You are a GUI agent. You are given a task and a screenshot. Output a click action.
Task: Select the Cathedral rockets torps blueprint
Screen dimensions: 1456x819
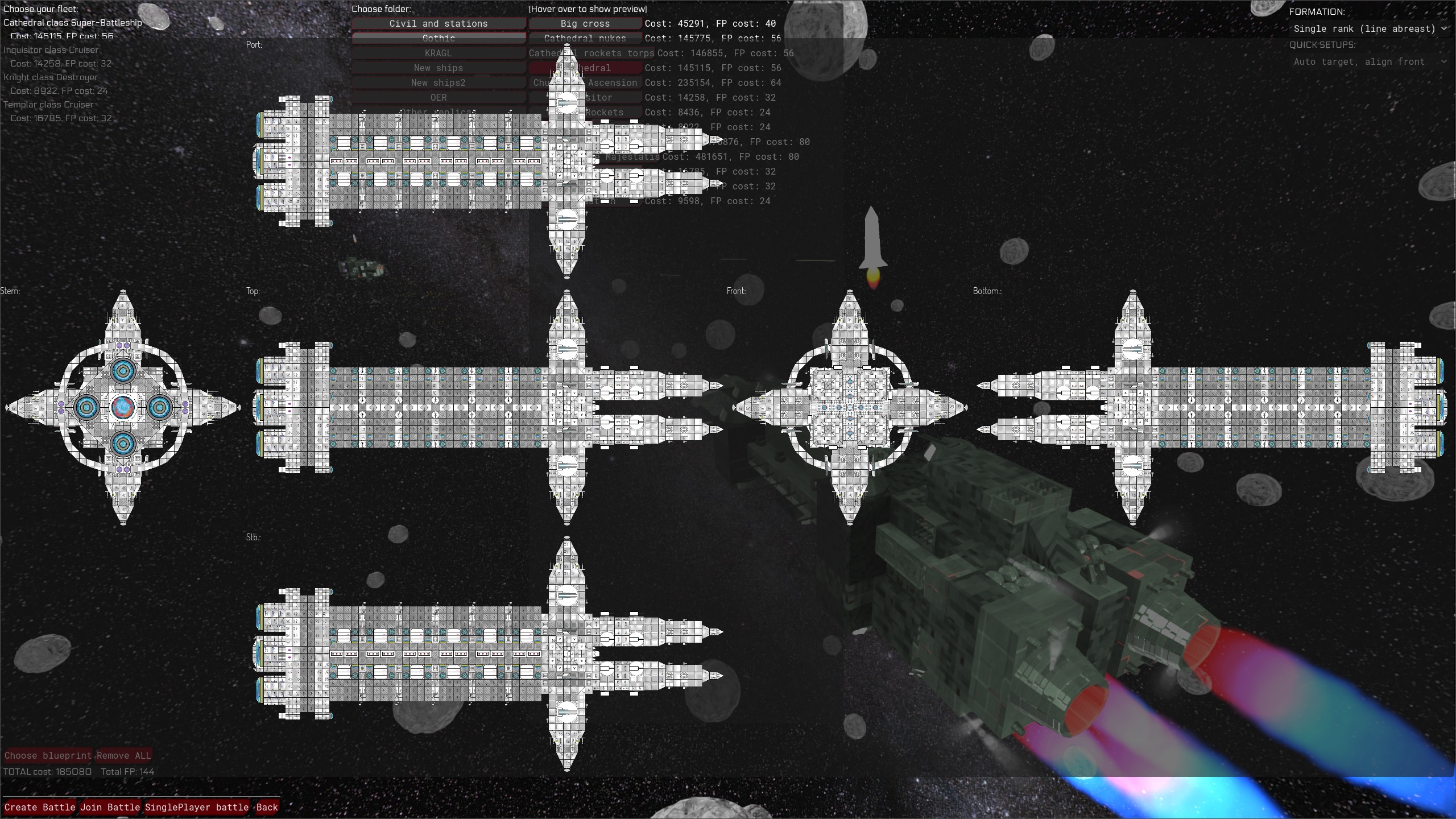point(591,53)
